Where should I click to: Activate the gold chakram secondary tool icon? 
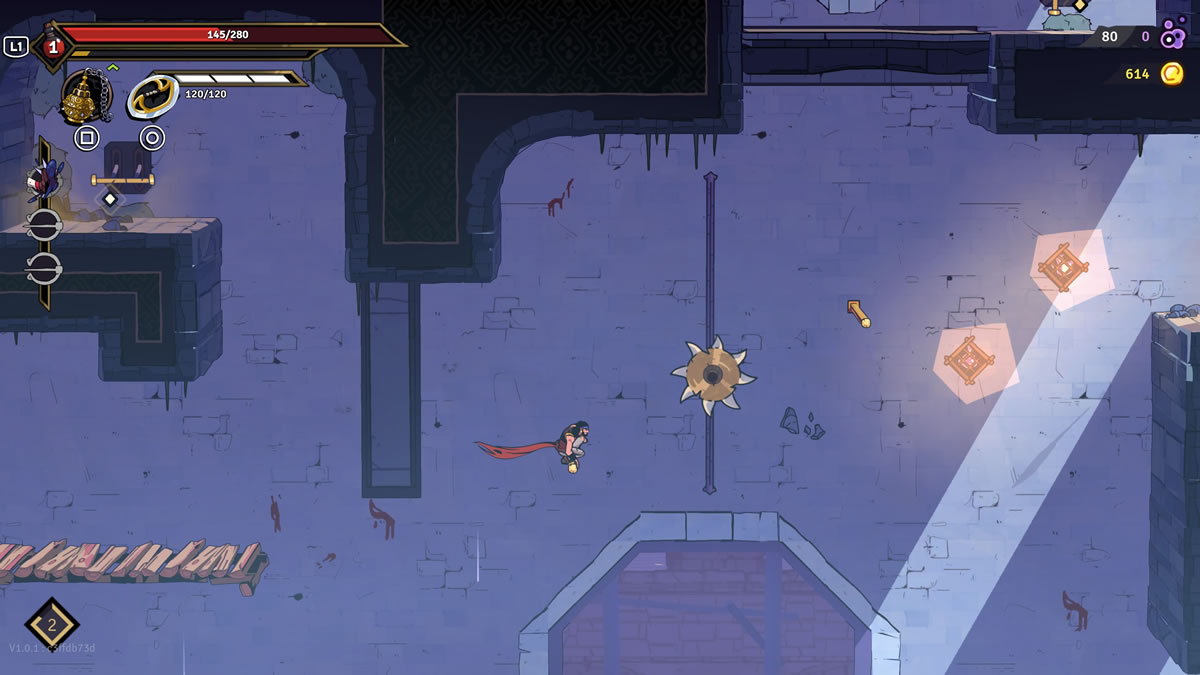[152, 97]
